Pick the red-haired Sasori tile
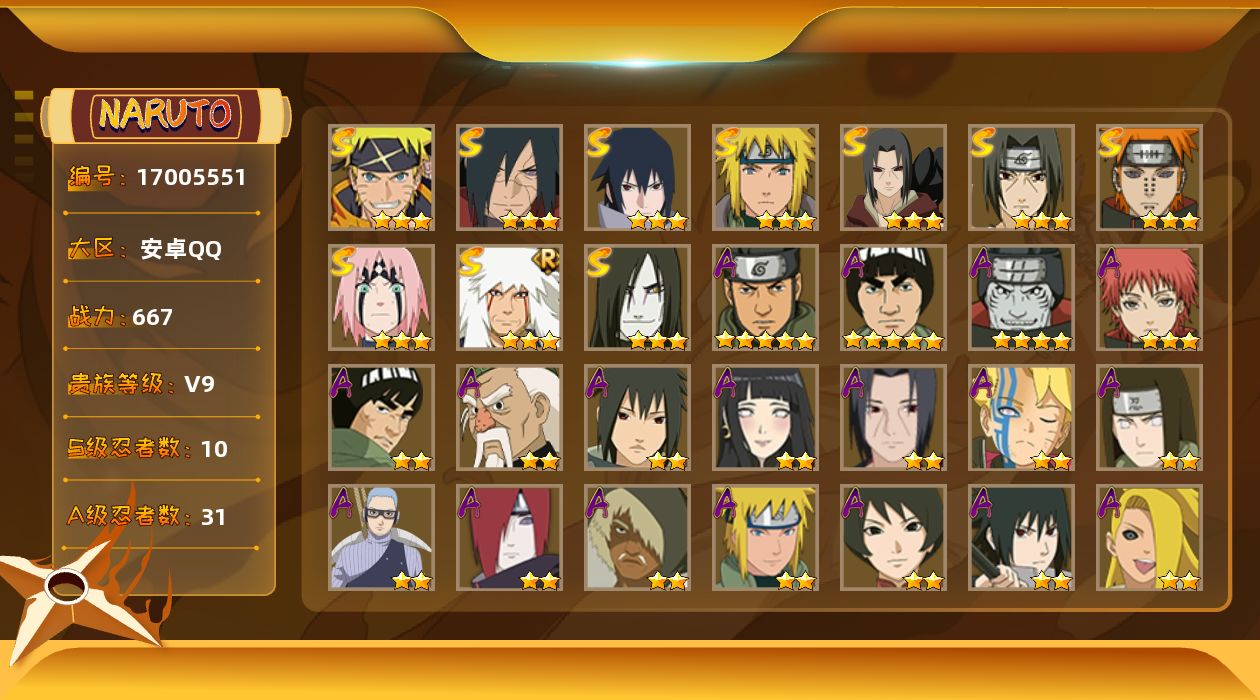This screenshot has height=700, width=1260. coord(1149,297)
